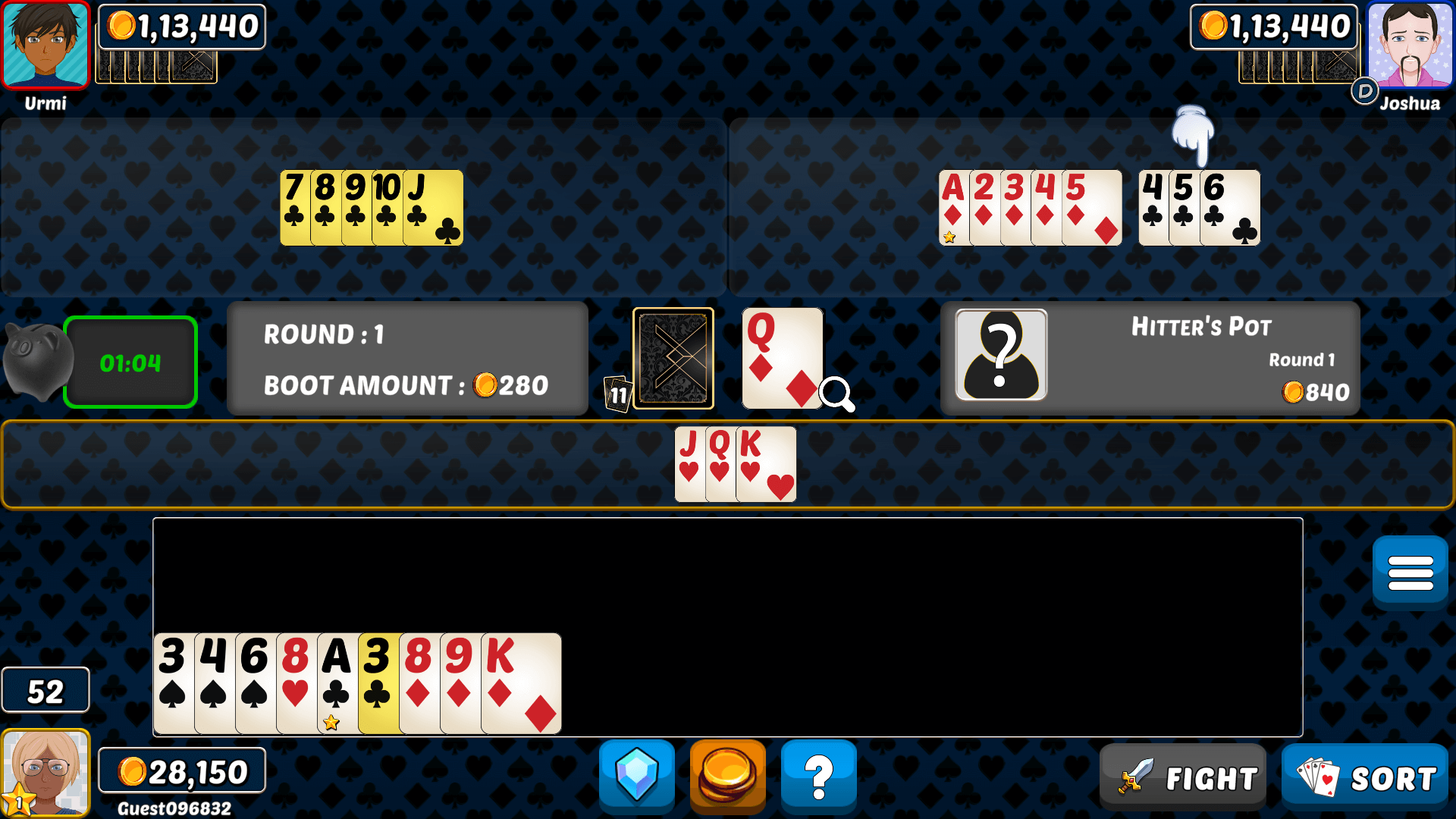The width and height of the screenshot is (1456, 819).
Task: Zoom the open Q of diamonds with magnifier
Action: 837,393
